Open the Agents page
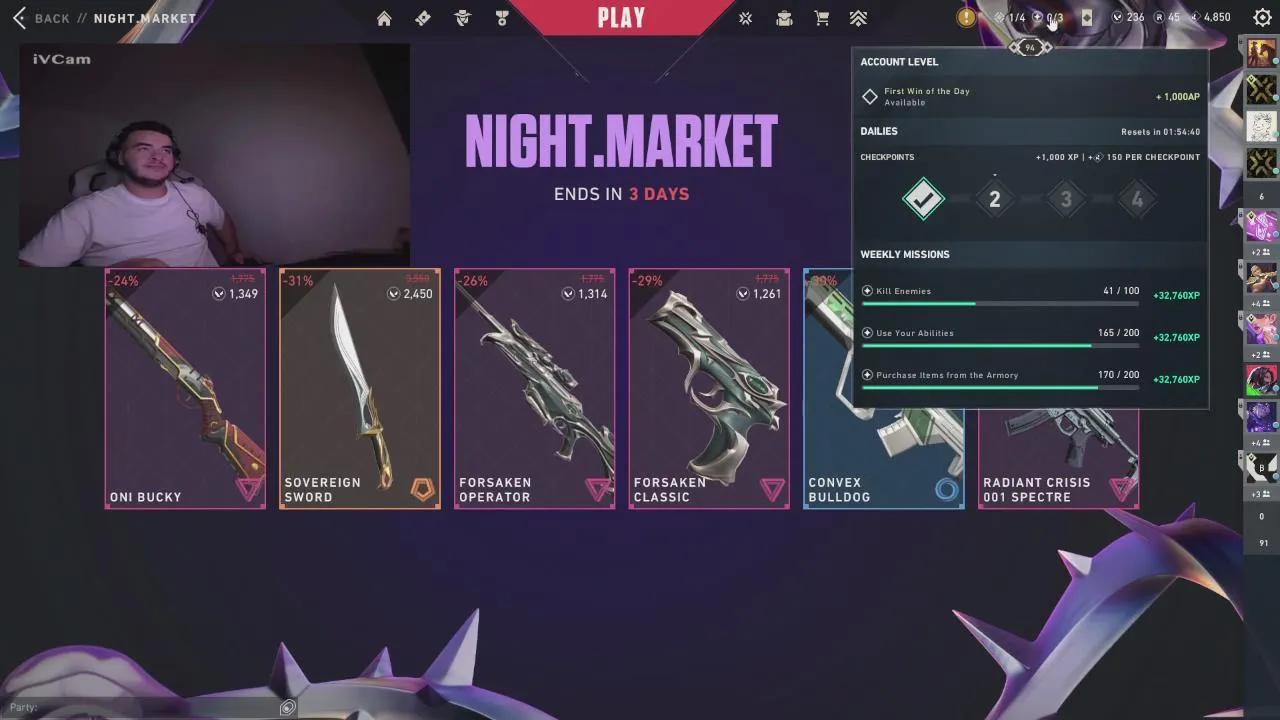Viewport: 1280px width, 720px height. click(x=461, y=17)
